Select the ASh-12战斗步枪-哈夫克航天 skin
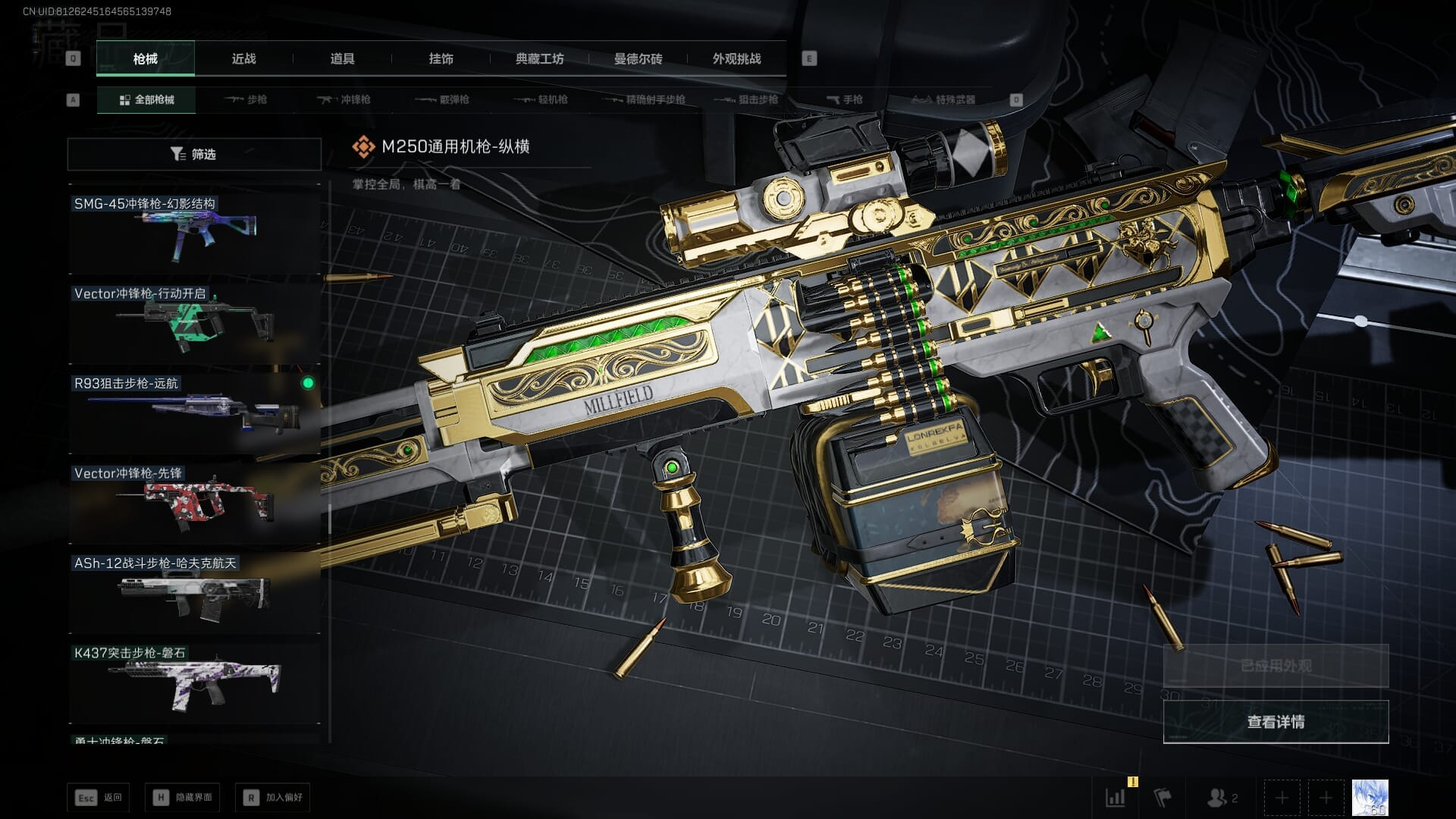Screen dimensions: 1456x819 point(194,592)
